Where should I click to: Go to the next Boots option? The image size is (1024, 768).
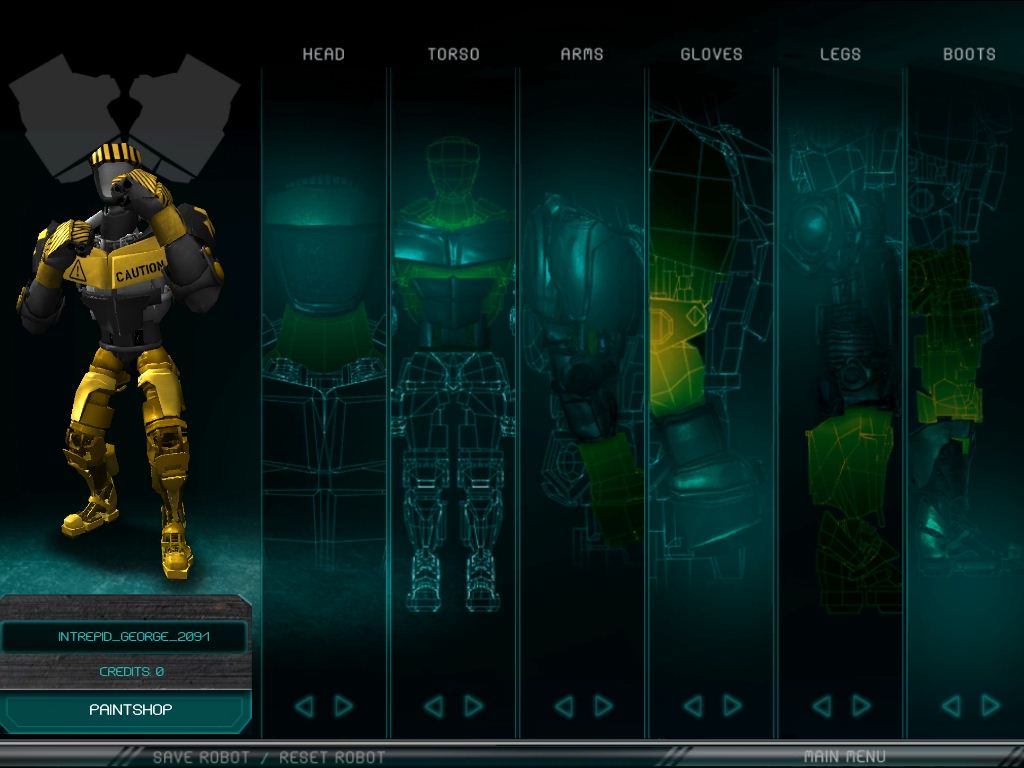991,707
